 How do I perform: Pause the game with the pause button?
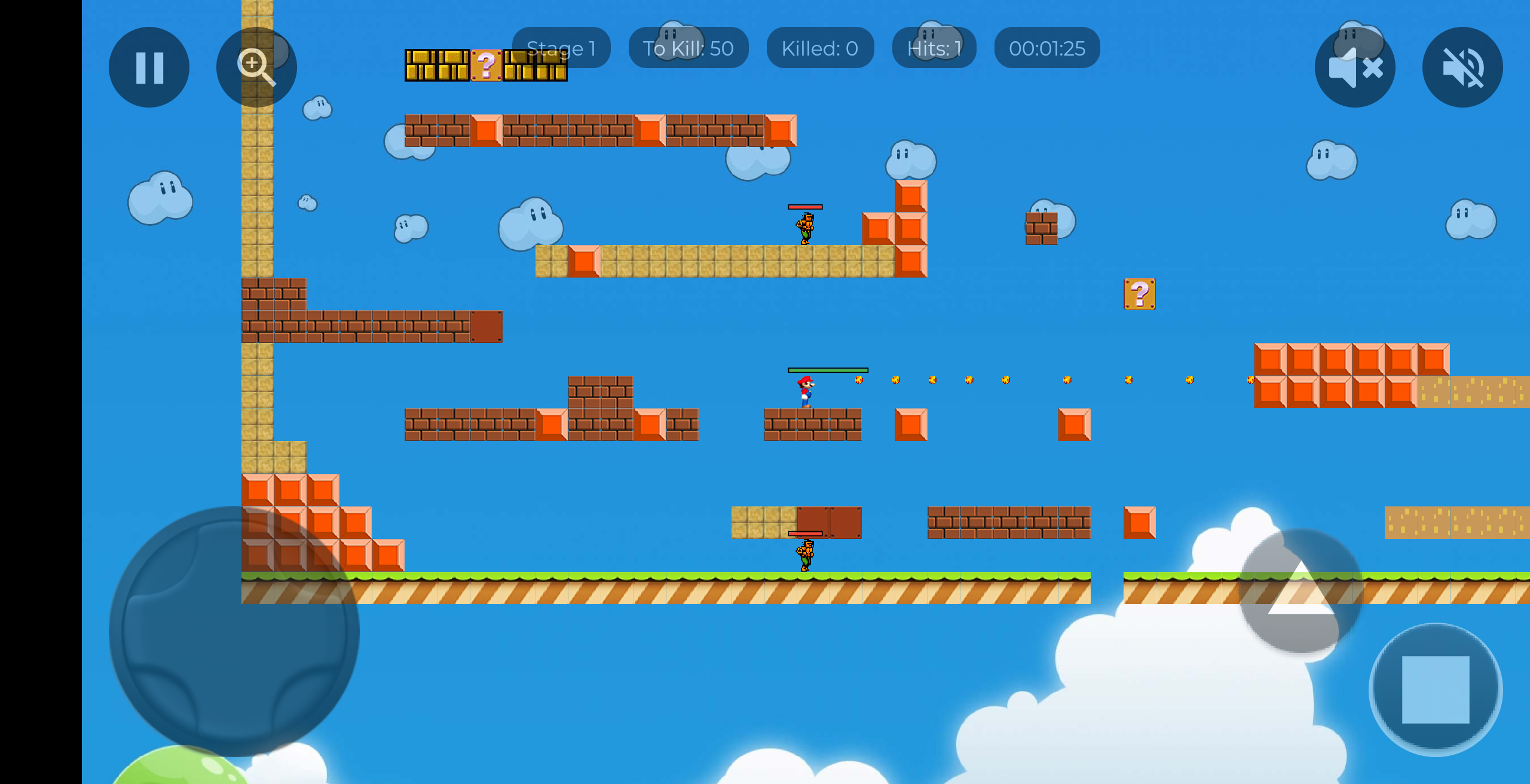tap(149, 67)
